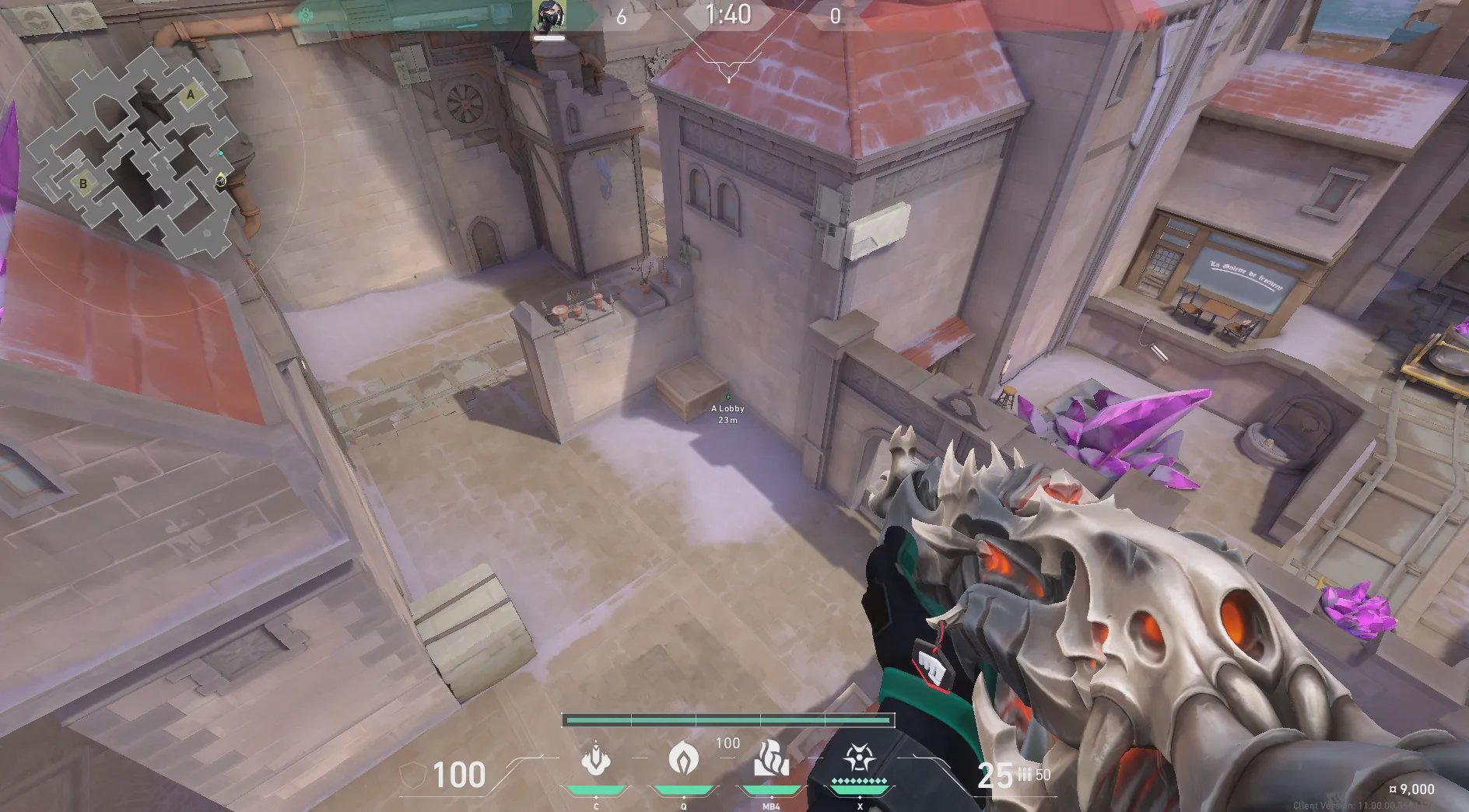Click the cyan ping dot on minimap

coord(221,153)
